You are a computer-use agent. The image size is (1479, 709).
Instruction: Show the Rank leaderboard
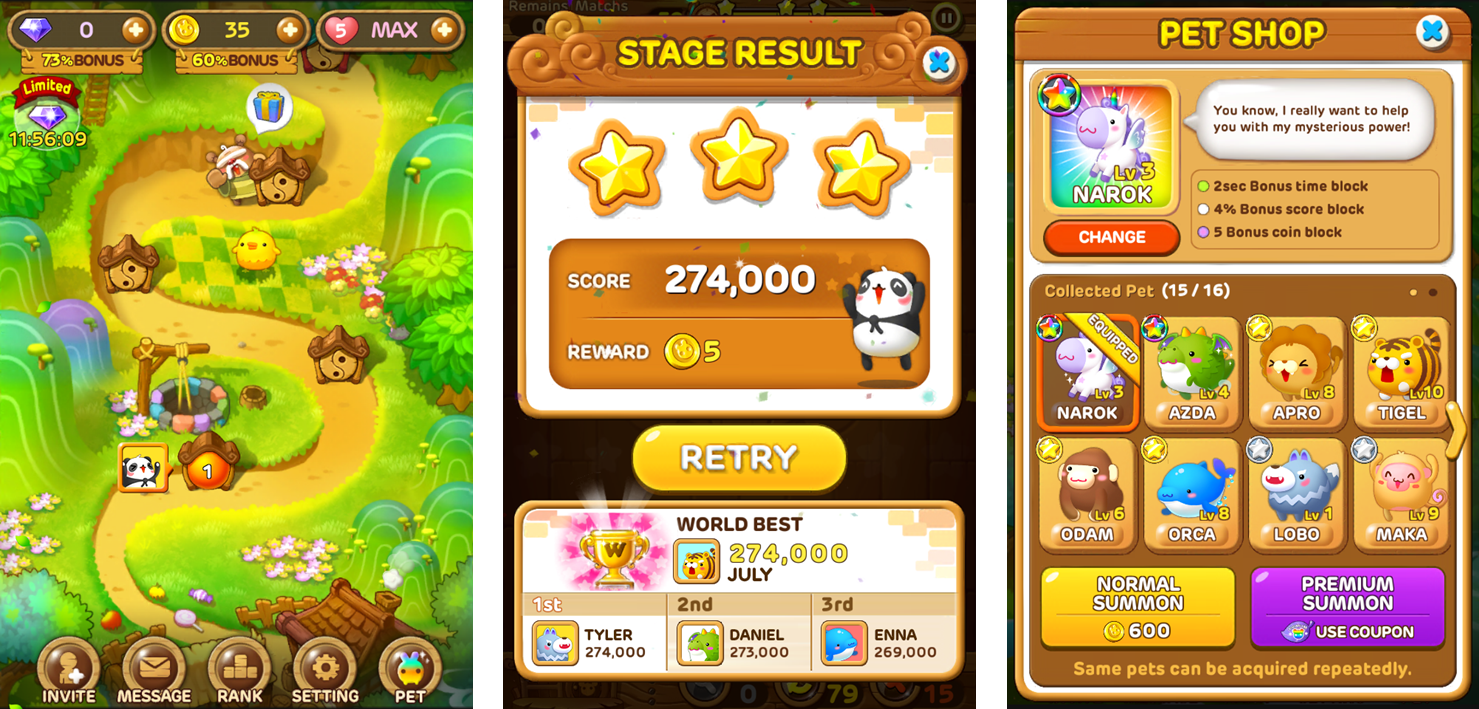(x=240, y=671)
